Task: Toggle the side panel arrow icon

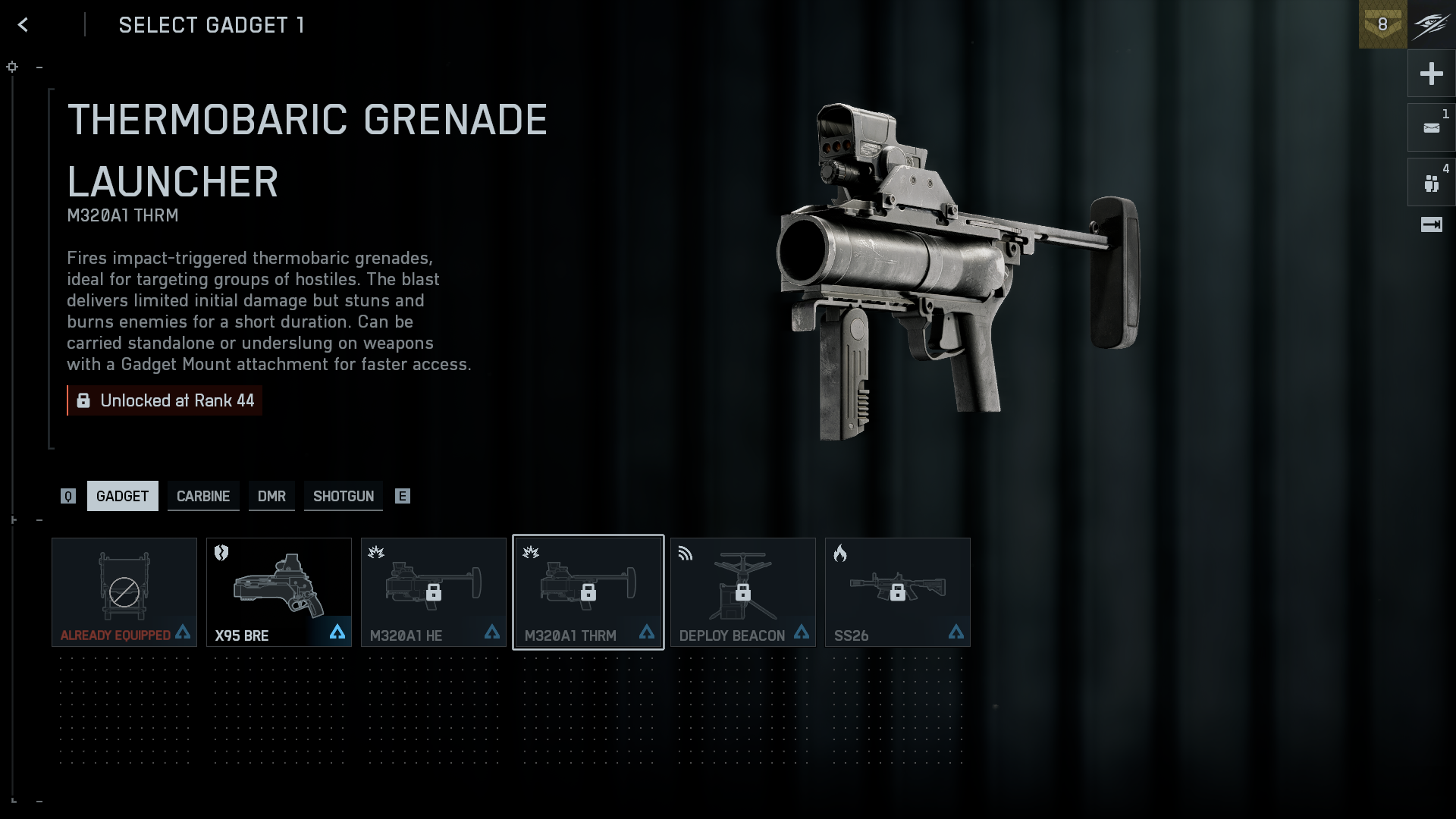Action: pos(1431,224)
